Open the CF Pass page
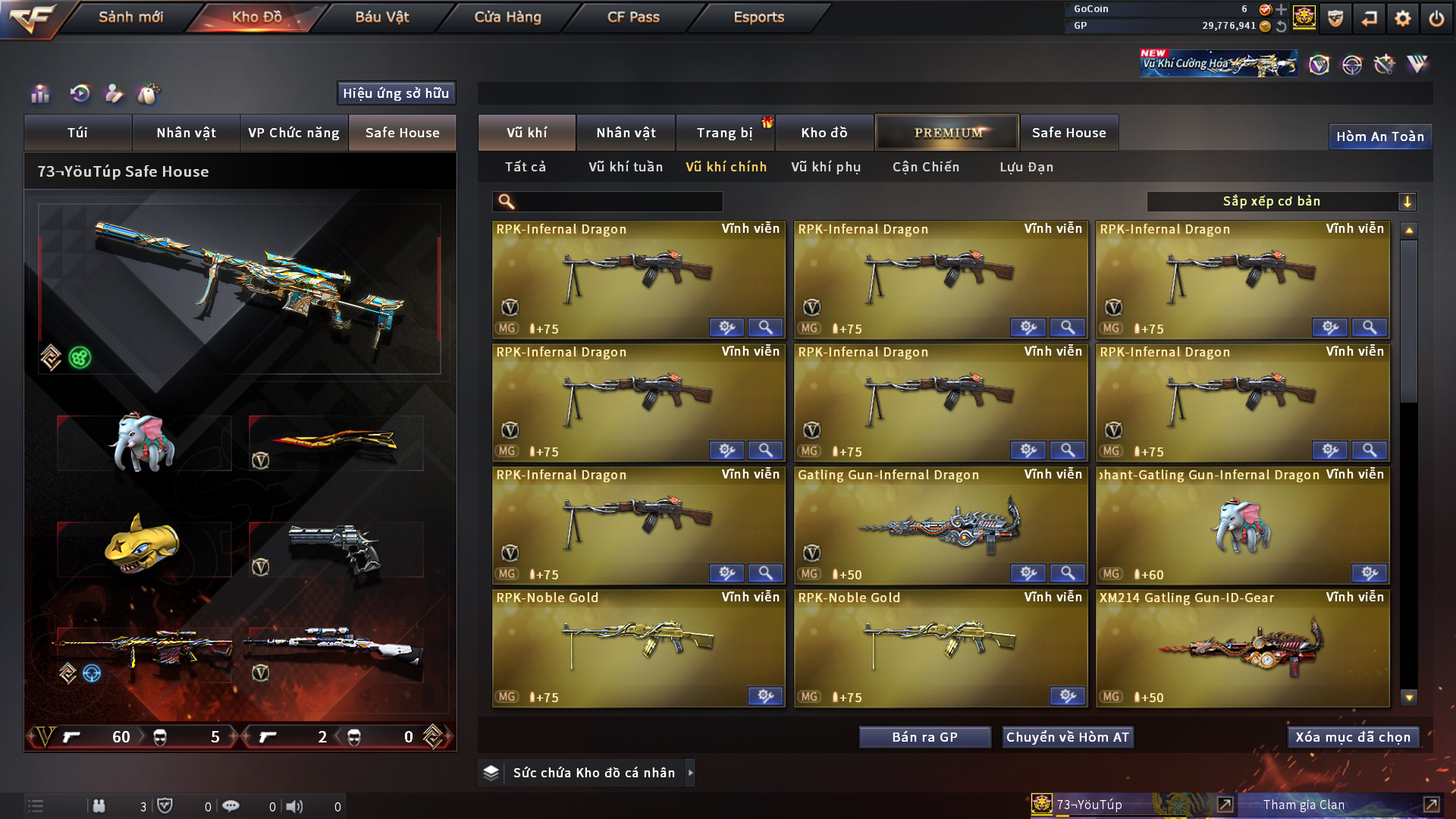1456x819 pixels. pos(633,17)
